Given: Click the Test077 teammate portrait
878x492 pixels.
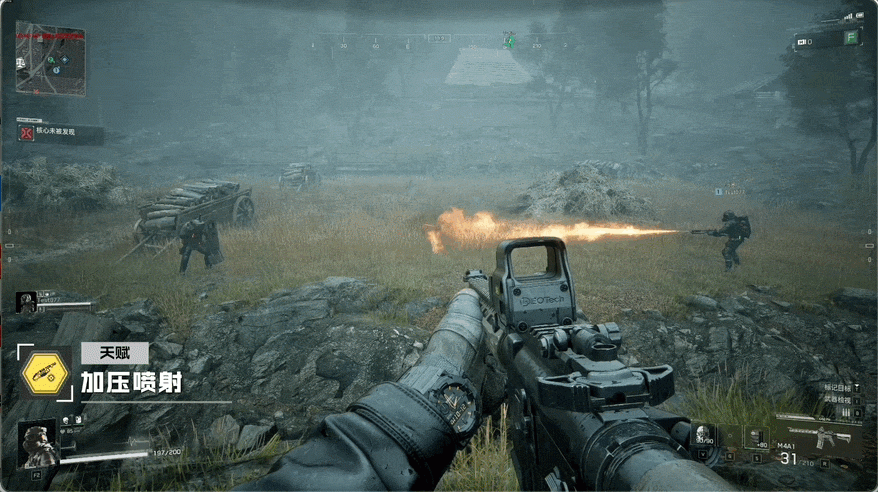Looking at the screenshot, I should pyautogui.click(x=27, y=301).
